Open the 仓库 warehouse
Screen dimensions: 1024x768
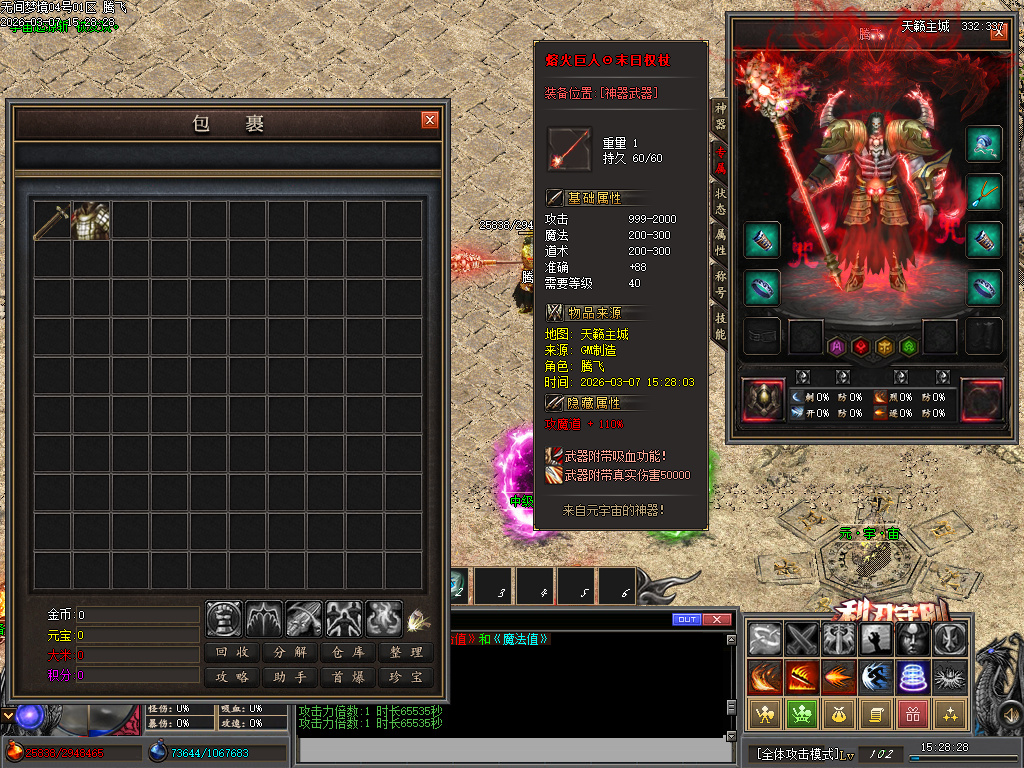click(349, 652)
